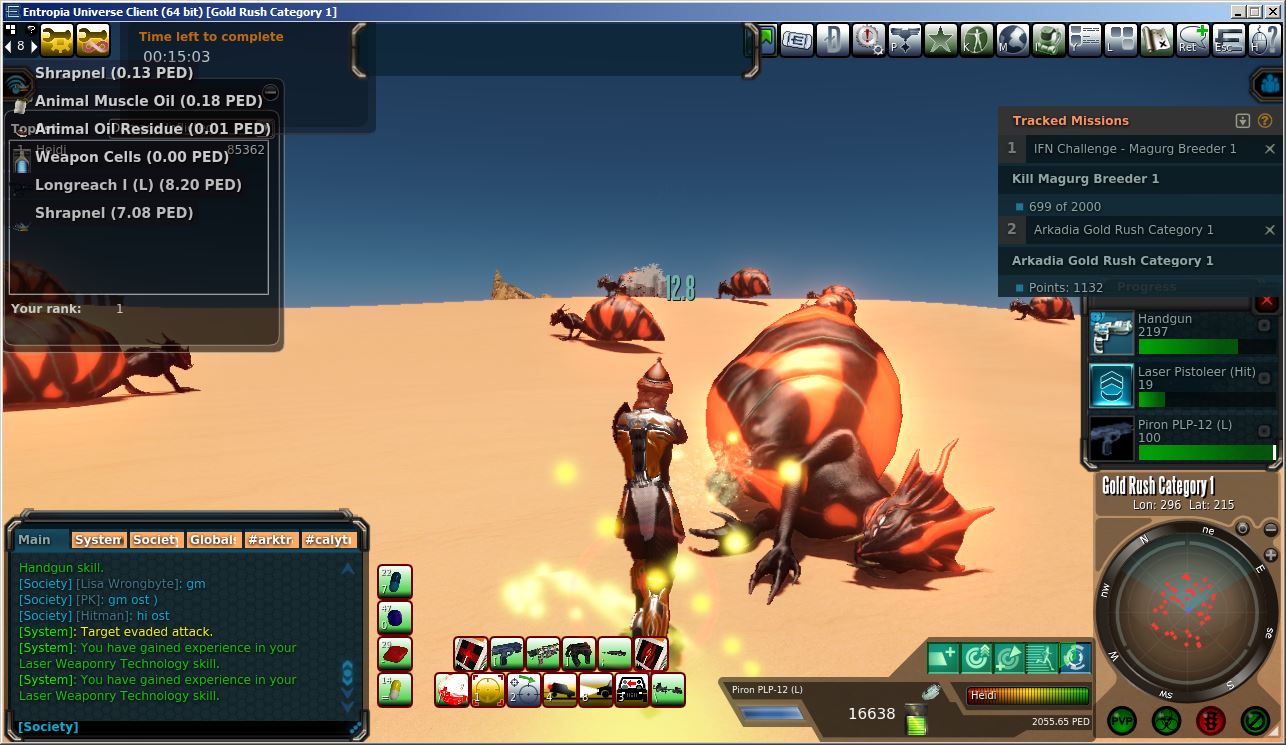The height and width of the screenshot is (745, 1286).
Task: Use the yellow-white capsule quick slot
Action: click(x=395, y=689)
